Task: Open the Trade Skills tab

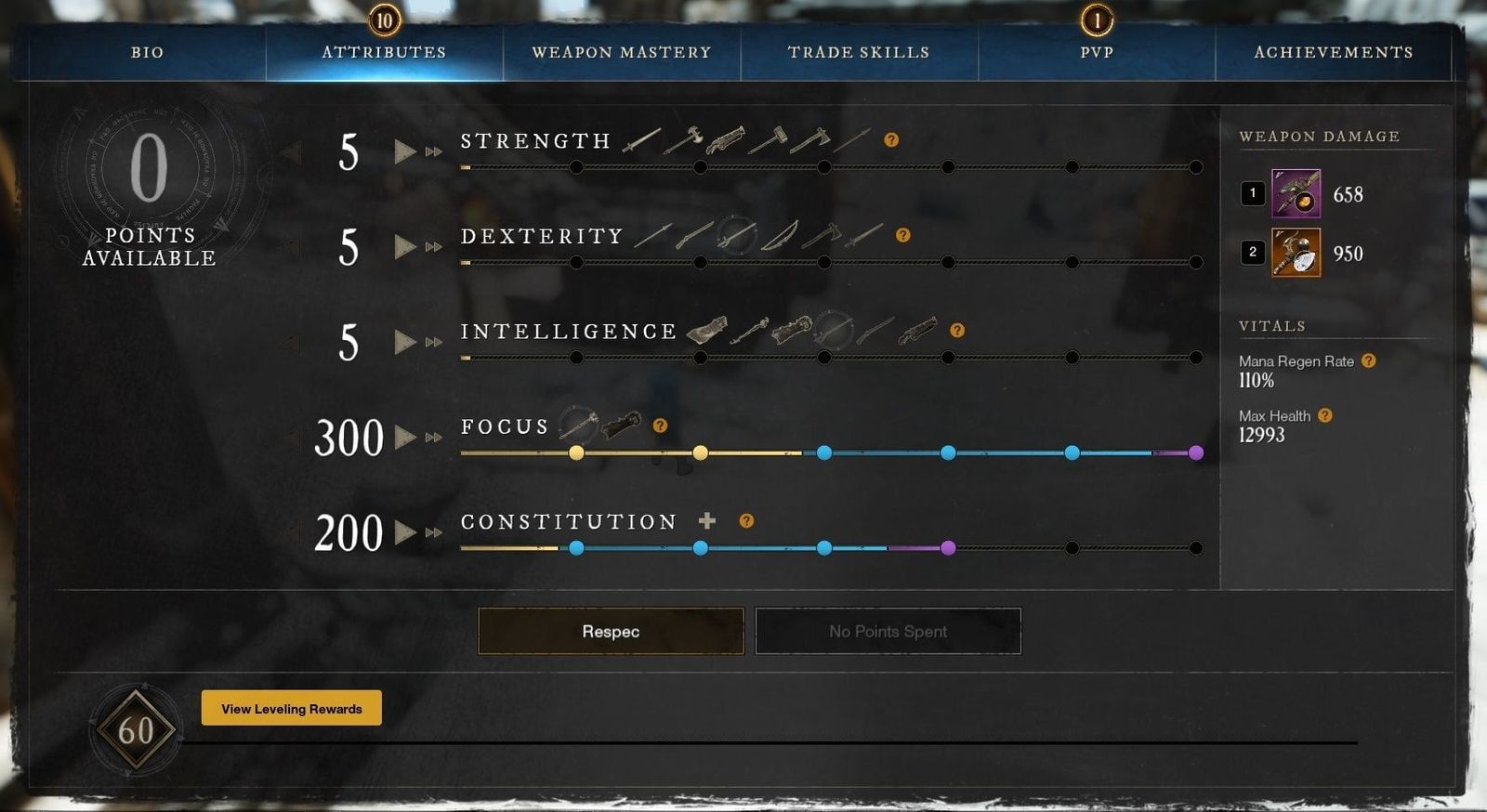Action: [857, 53]
